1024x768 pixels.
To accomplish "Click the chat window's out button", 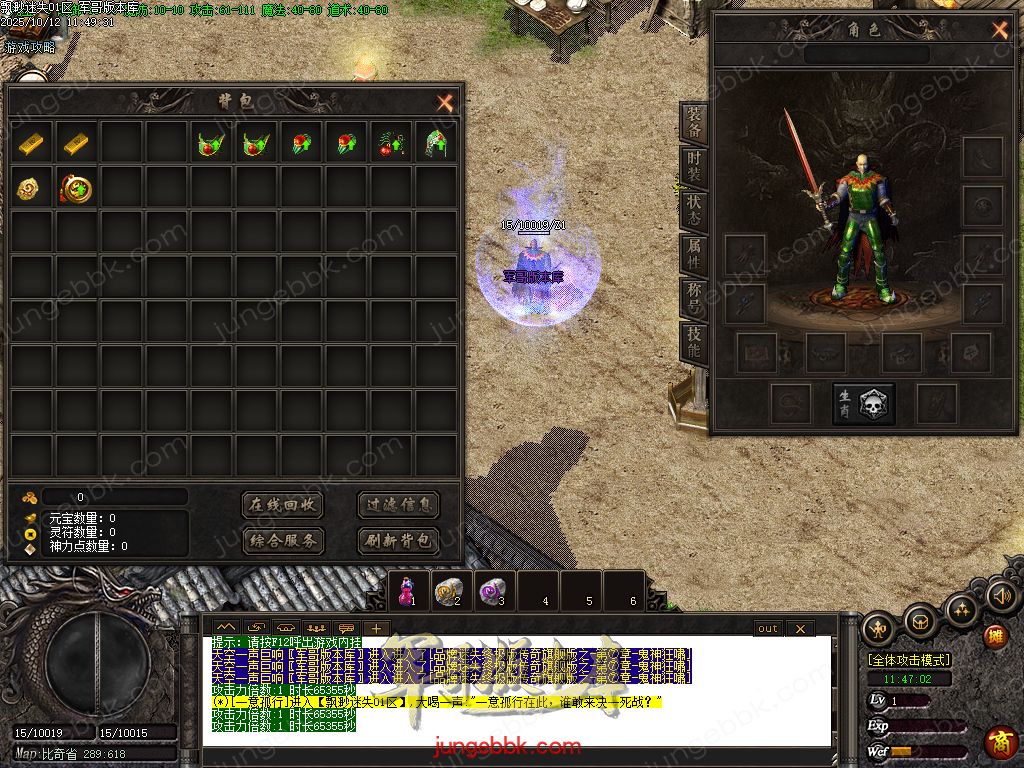I will coord(767,628).
